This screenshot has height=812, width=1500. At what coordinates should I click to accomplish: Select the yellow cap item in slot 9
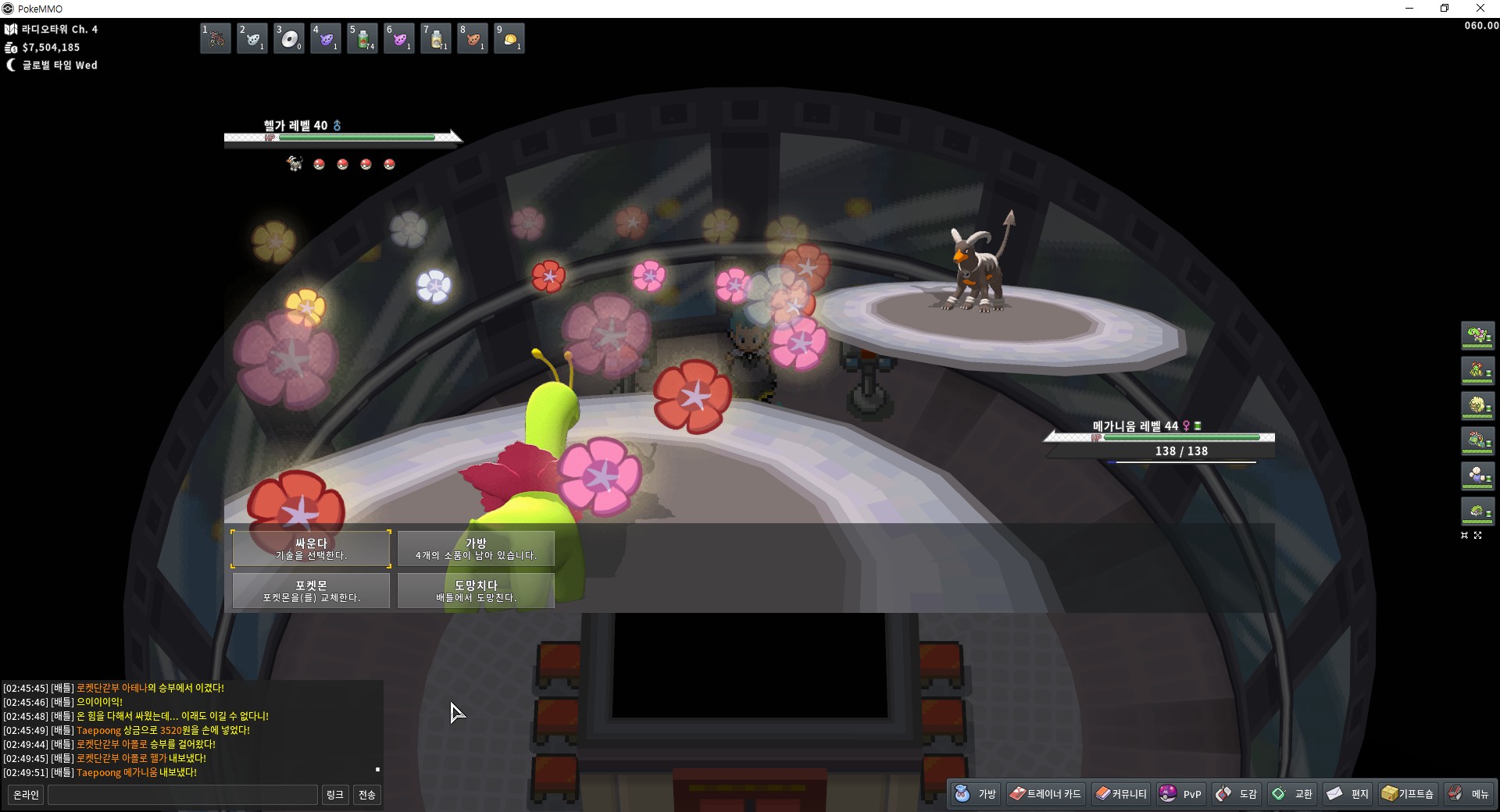click(x=509, y=38)
